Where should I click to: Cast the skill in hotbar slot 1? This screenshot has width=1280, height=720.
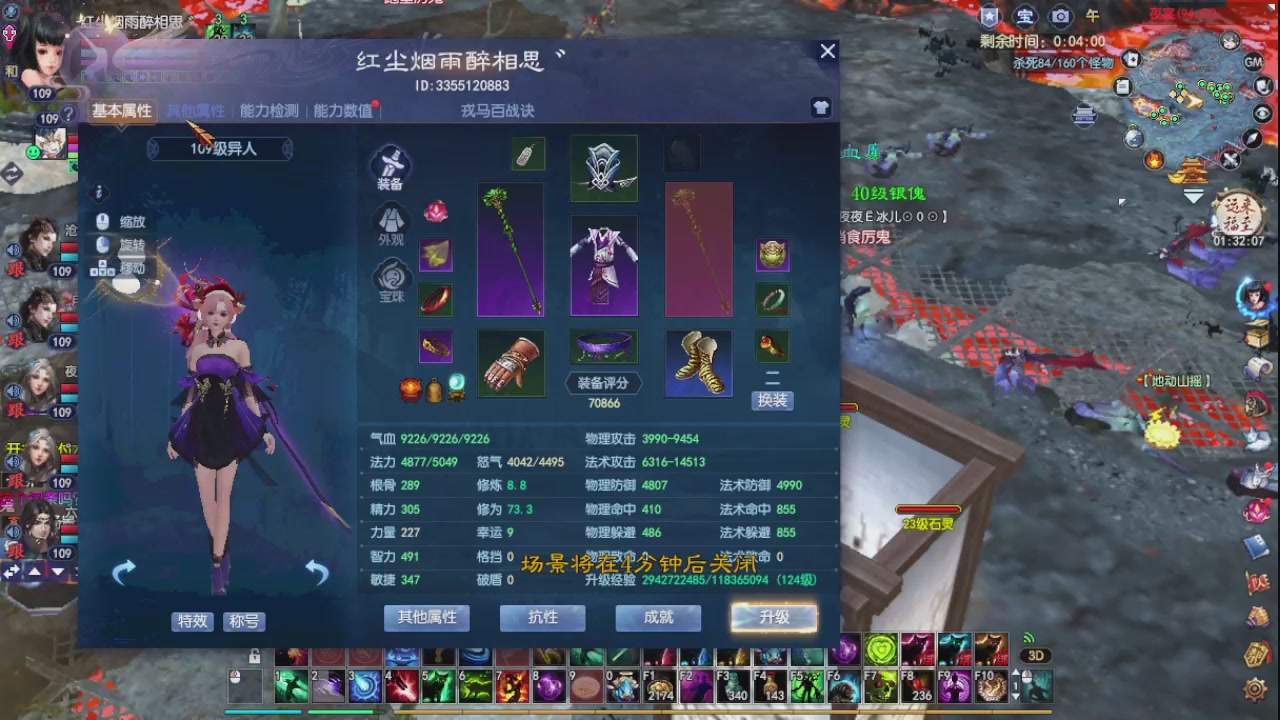(291, 687)
